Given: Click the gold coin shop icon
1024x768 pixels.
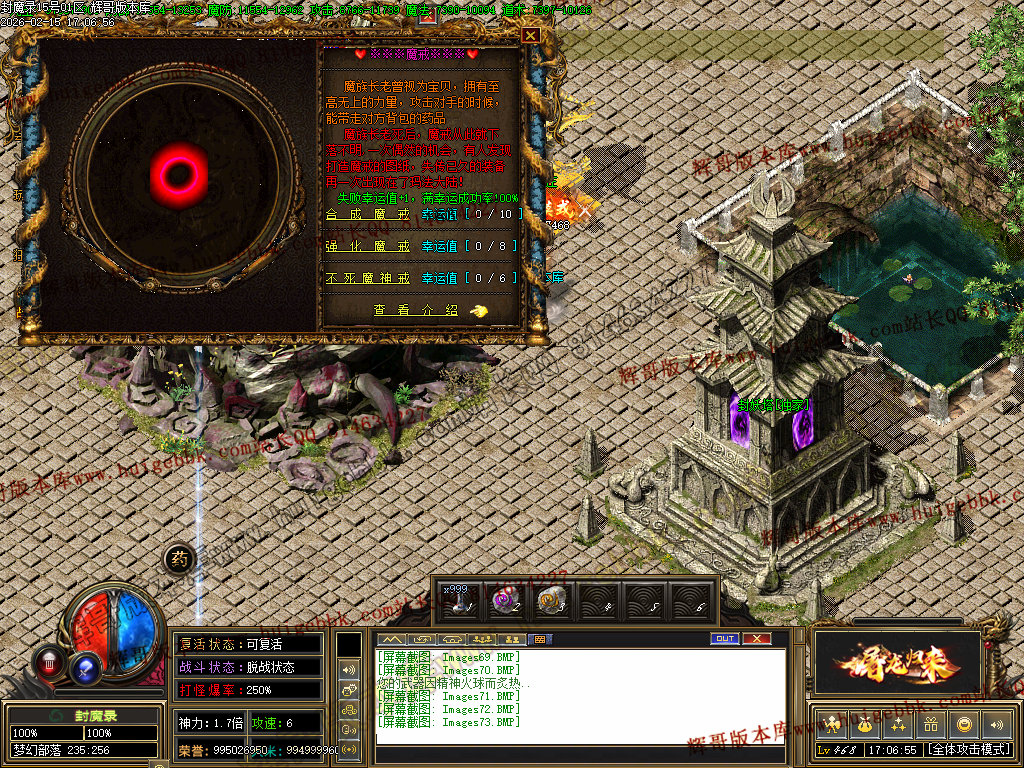Looking at the screenshot, I should click(964, 725).
